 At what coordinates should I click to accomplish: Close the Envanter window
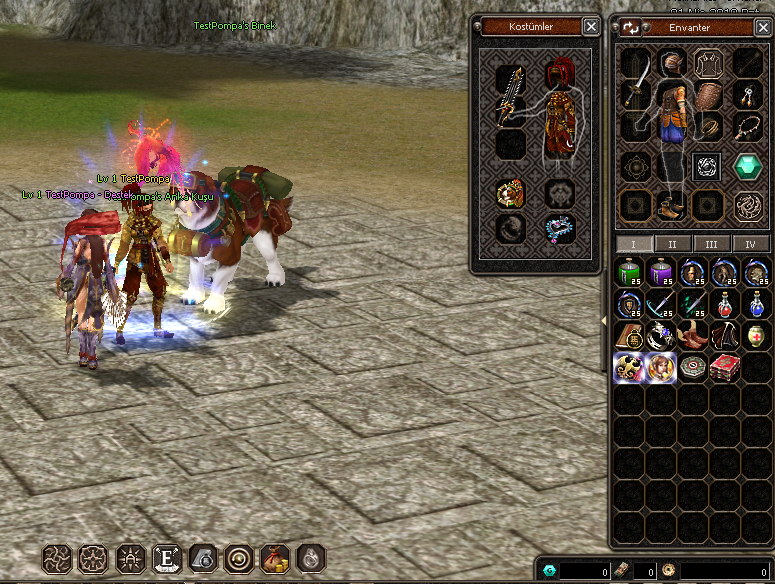[763, 28]
